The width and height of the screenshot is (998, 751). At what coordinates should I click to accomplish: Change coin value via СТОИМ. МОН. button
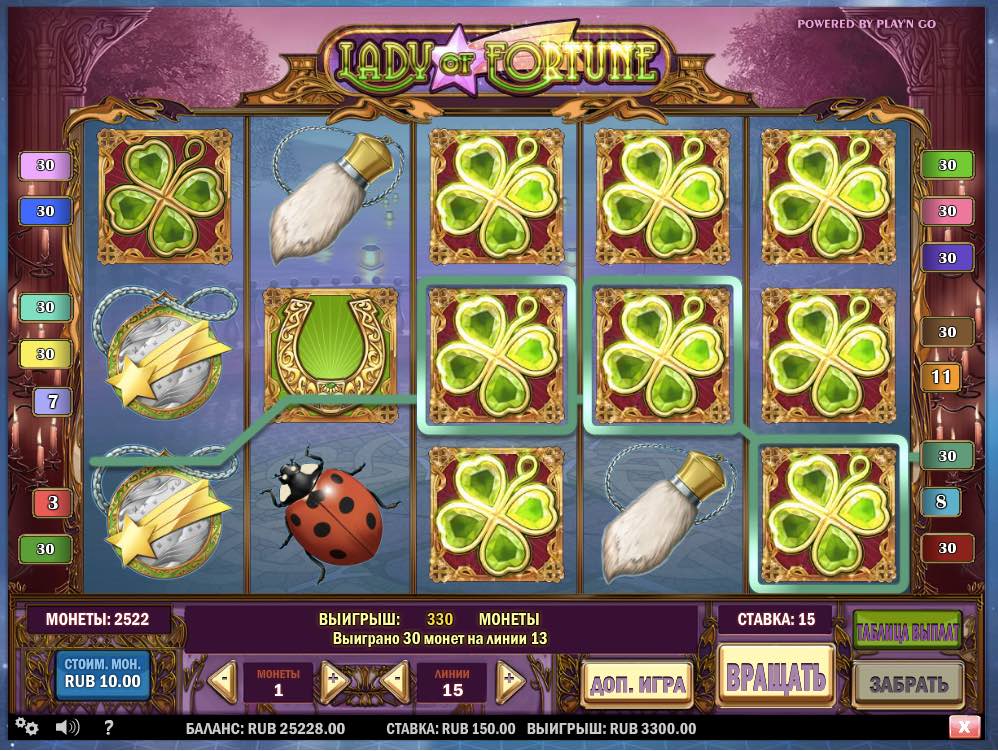point(102,675)
